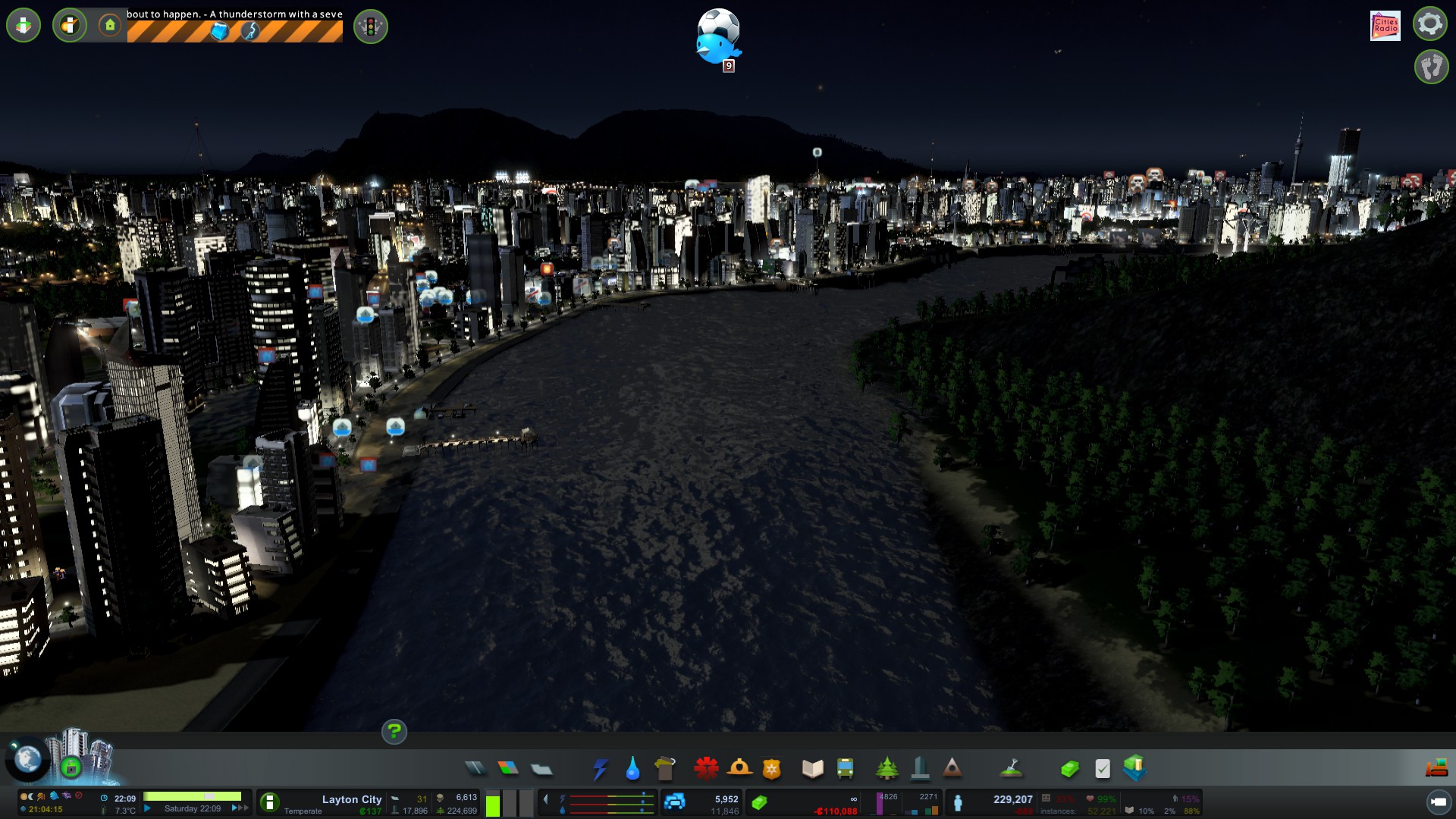Open the Cities Radio panel
This screenshot has width=1456, height=819.
pyautogui.click(x=1385, y=26)
